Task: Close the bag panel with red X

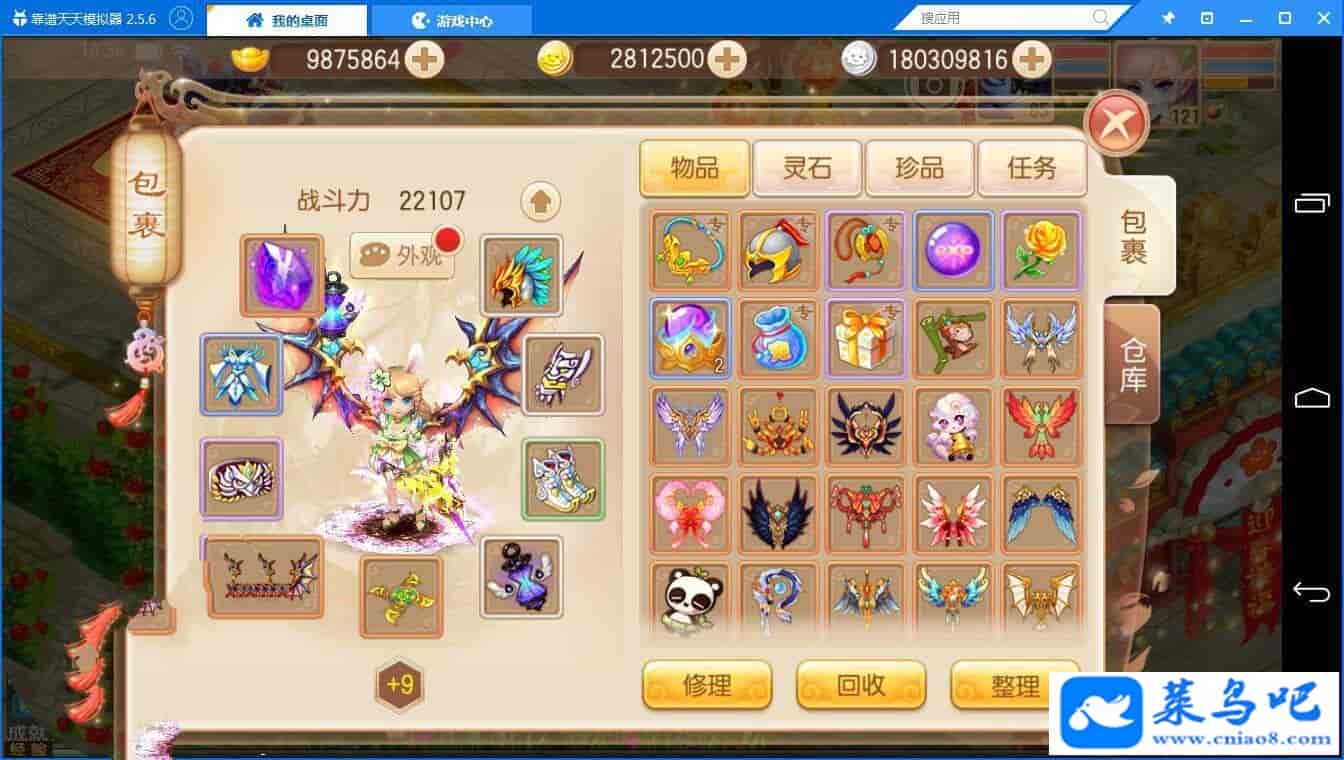Action: point(1116,123)
